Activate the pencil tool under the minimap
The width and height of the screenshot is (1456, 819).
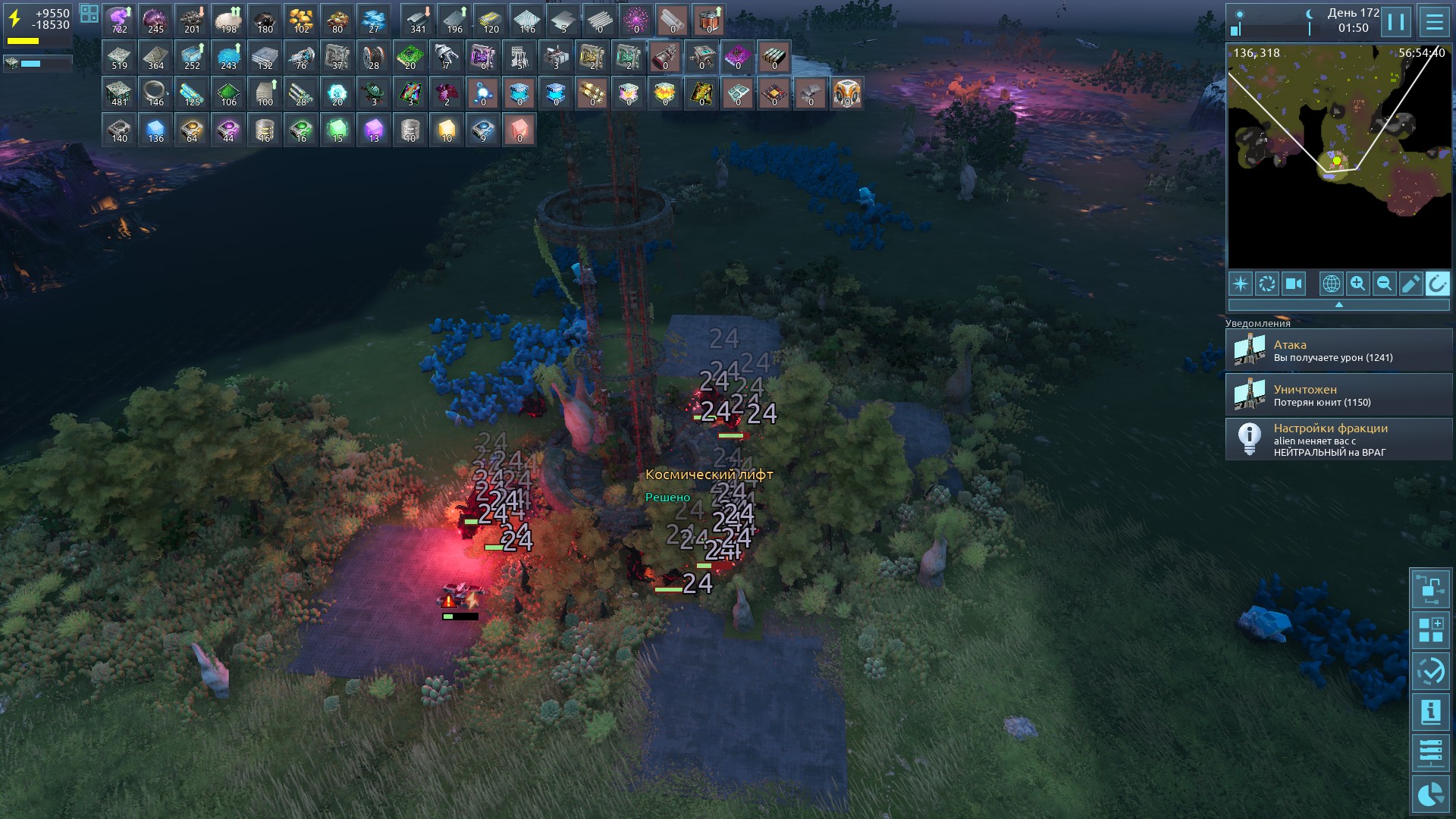[x=1410, y=284]
